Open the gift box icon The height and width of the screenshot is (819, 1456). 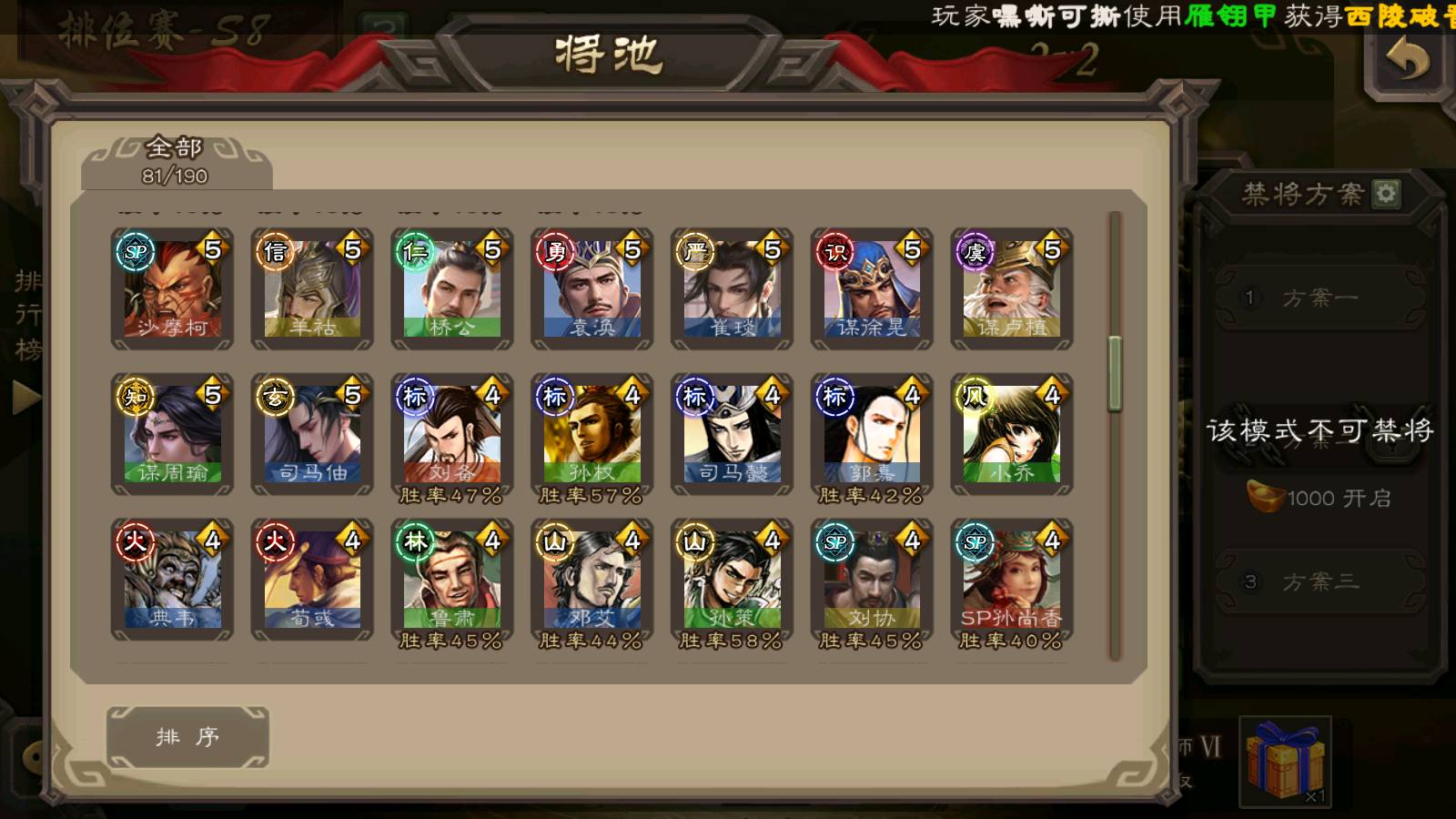(x=1285, y=762)
